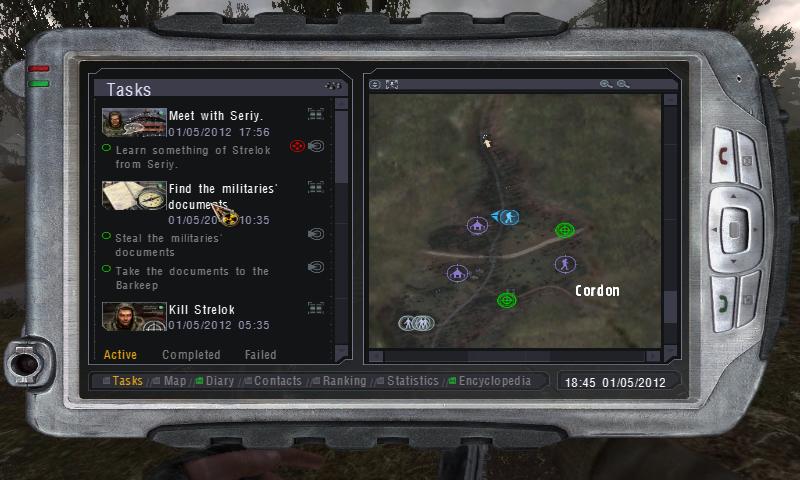Select the "Kill Strelok" task
This screenshot has width=800, height=480.
(201, 310)
